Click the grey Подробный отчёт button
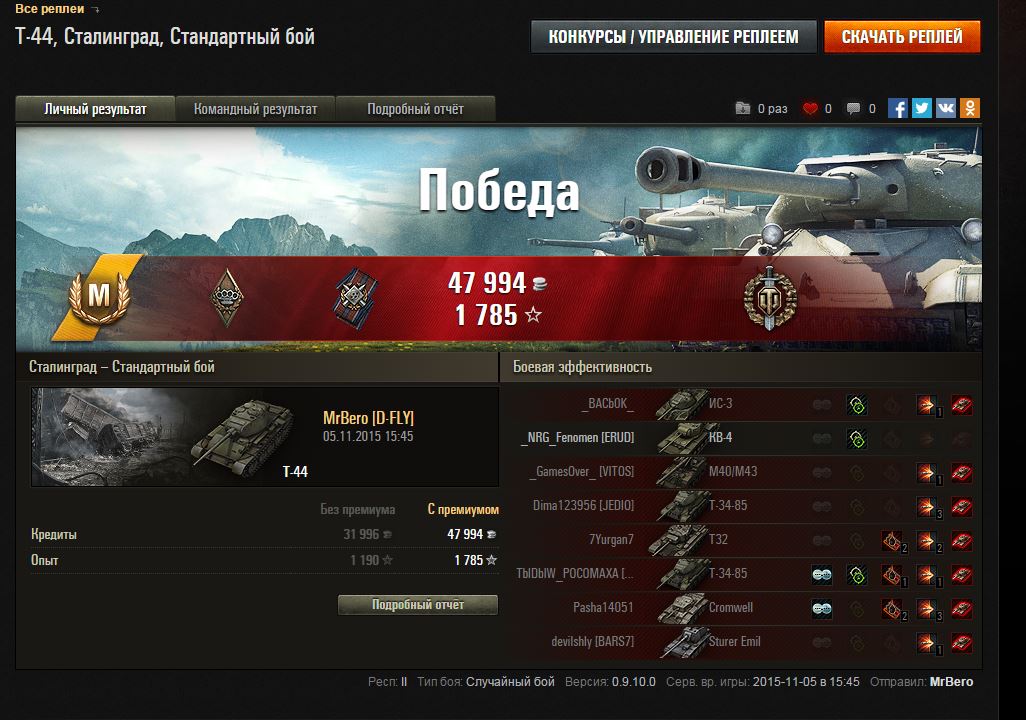The height and width of the screenshot is (720, 1026). [x=418, y=605]
